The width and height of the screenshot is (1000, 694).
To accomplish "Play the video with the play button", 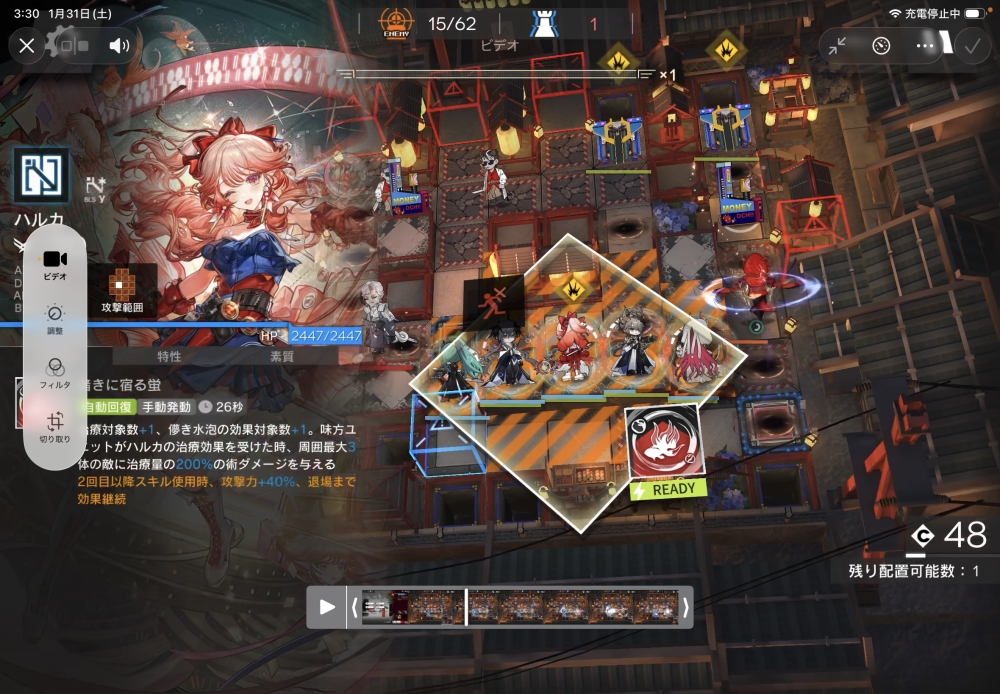I will click(326, 607).
